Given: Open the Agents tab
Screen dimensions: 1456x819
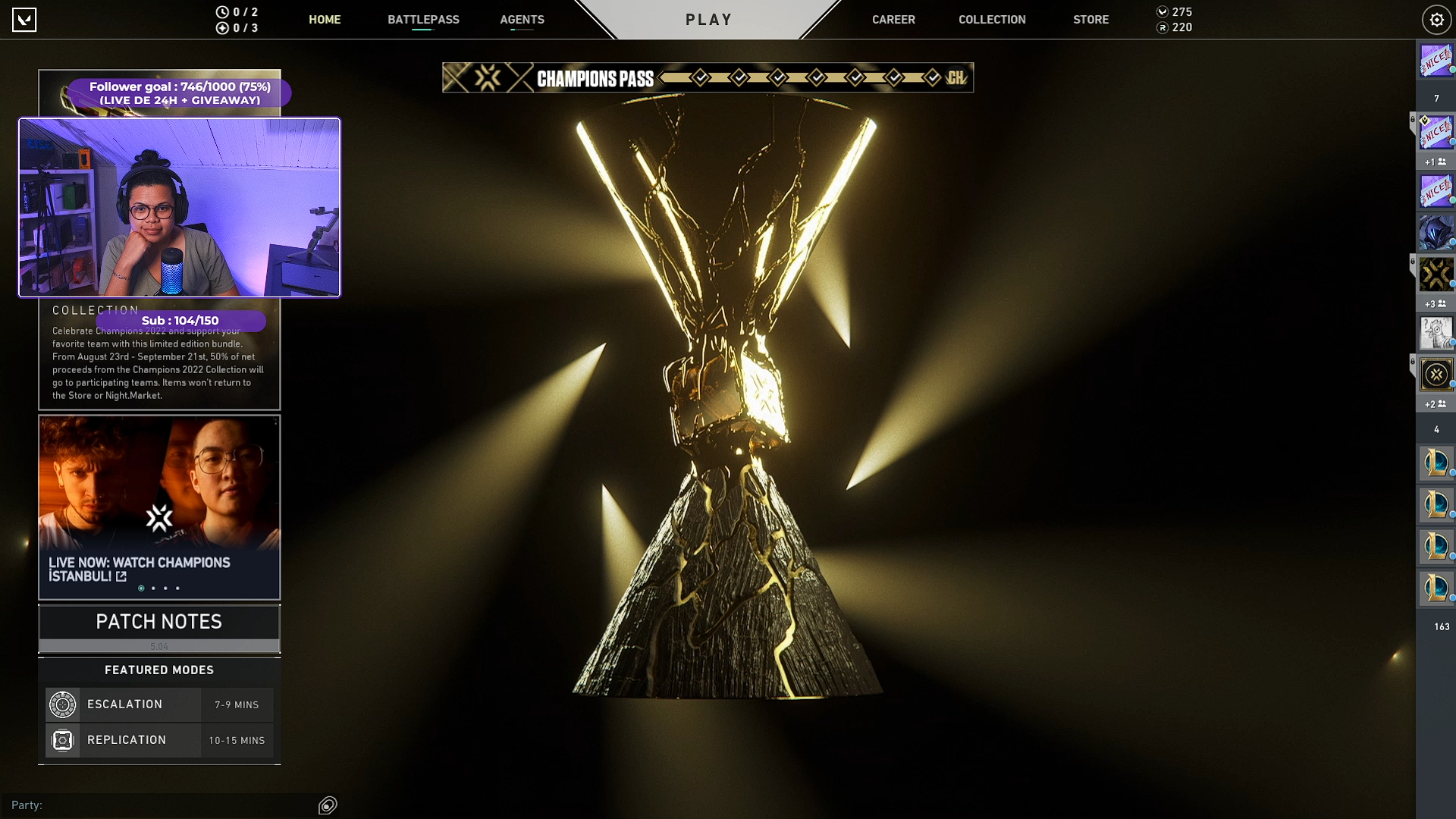Looking at the screenshot, I should coord(522,20).
